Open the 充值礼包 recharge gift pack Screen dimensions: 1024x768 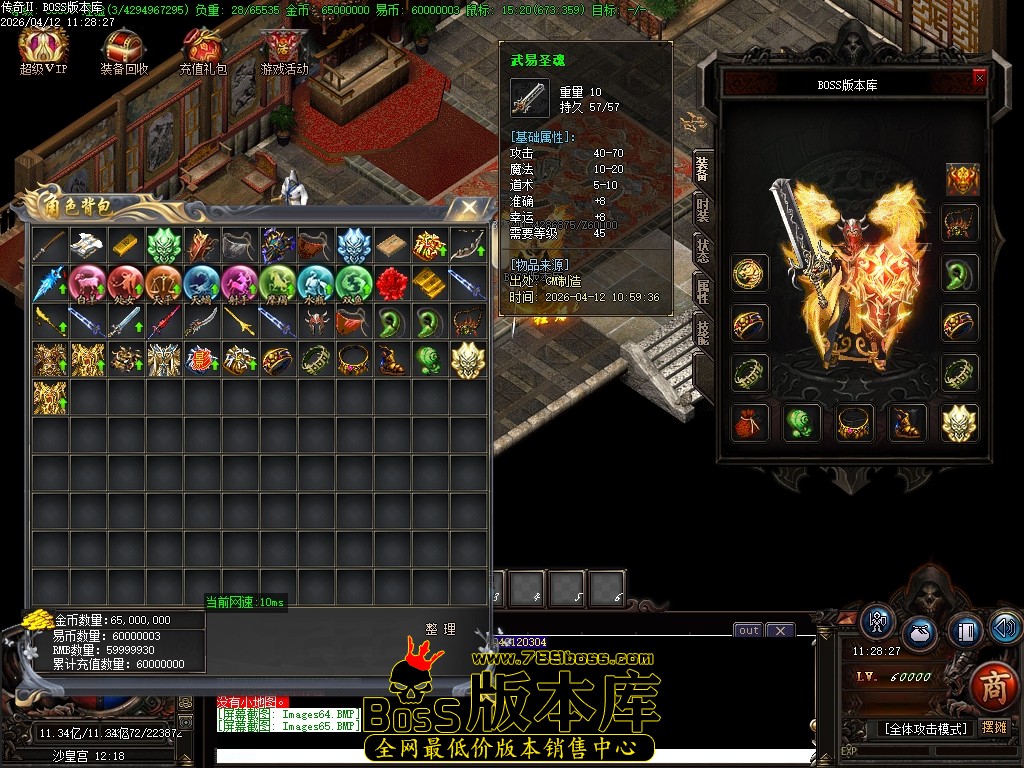203,50
